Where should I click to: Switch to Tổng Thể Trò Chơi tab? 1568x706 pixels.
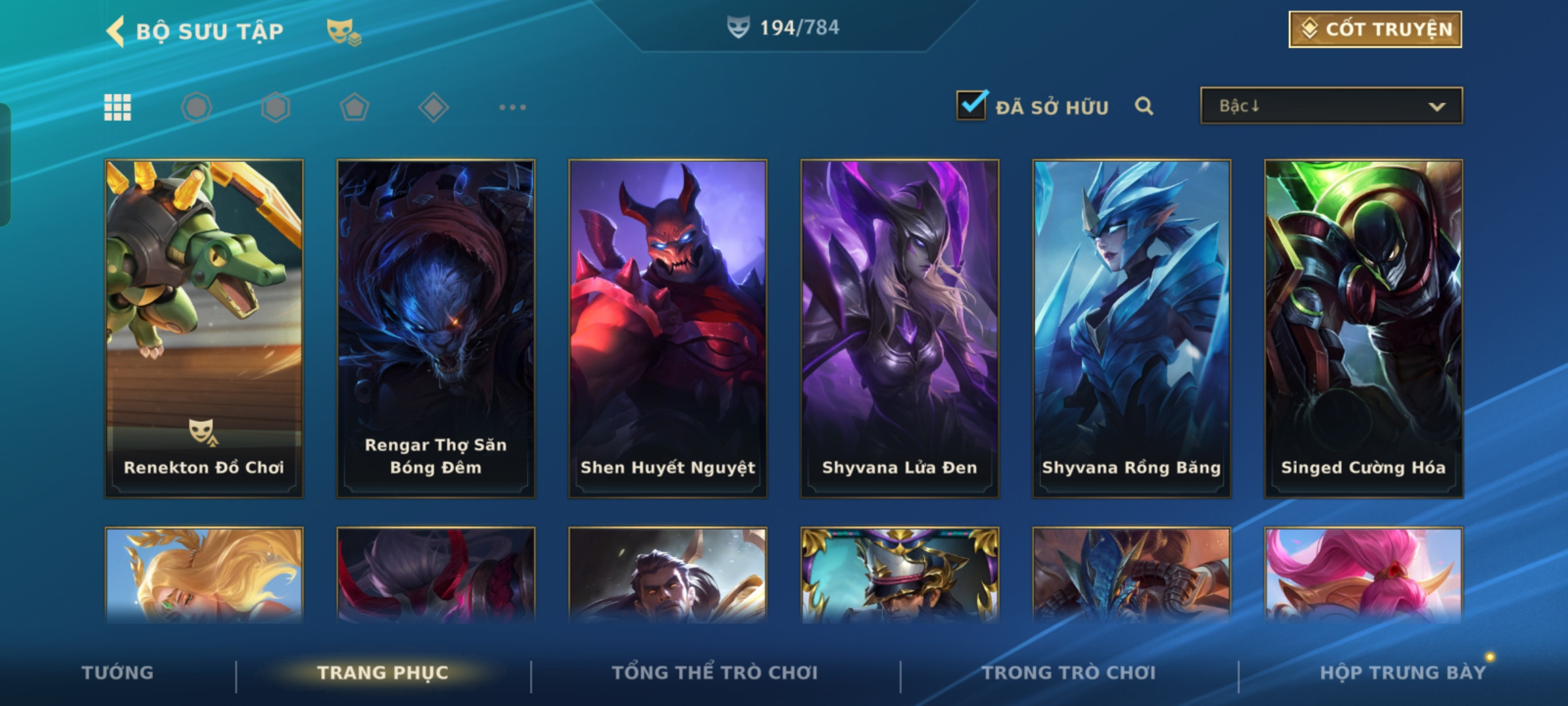coord(715,673)
